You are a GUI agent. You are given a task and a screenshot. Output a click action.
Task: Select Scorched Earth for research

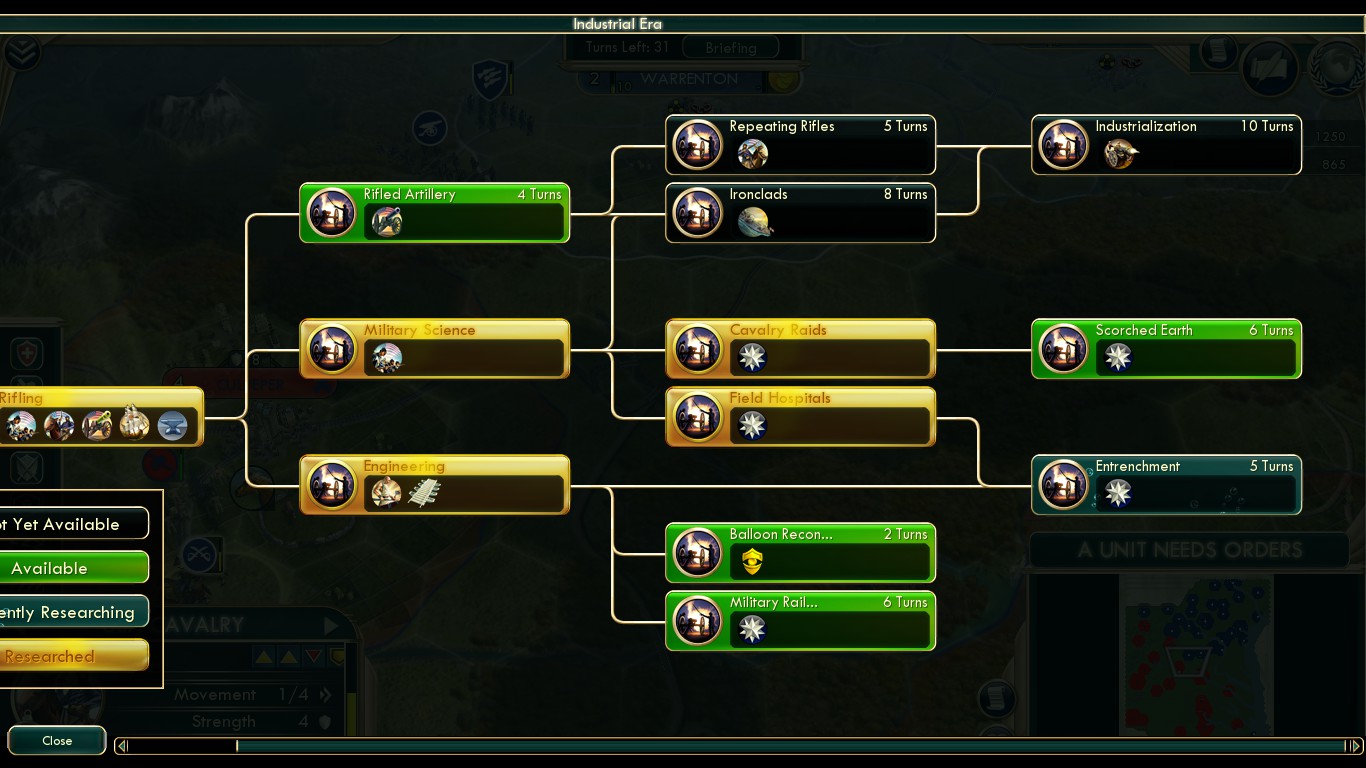pyautogui.click(x=1166, y=348)
